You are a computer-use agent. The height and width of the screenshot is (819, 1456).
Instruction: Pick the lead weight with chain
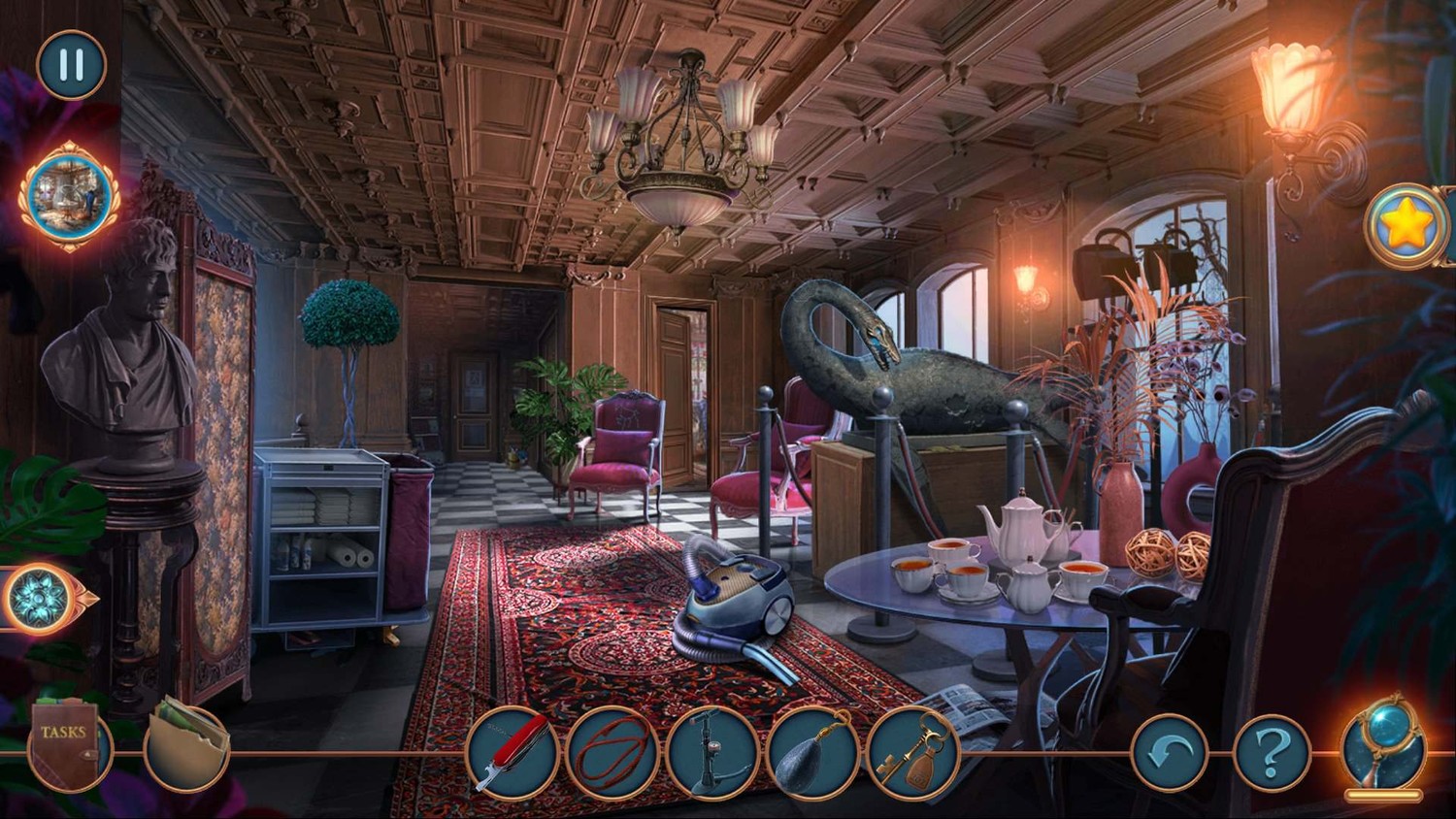click(811, 753)
